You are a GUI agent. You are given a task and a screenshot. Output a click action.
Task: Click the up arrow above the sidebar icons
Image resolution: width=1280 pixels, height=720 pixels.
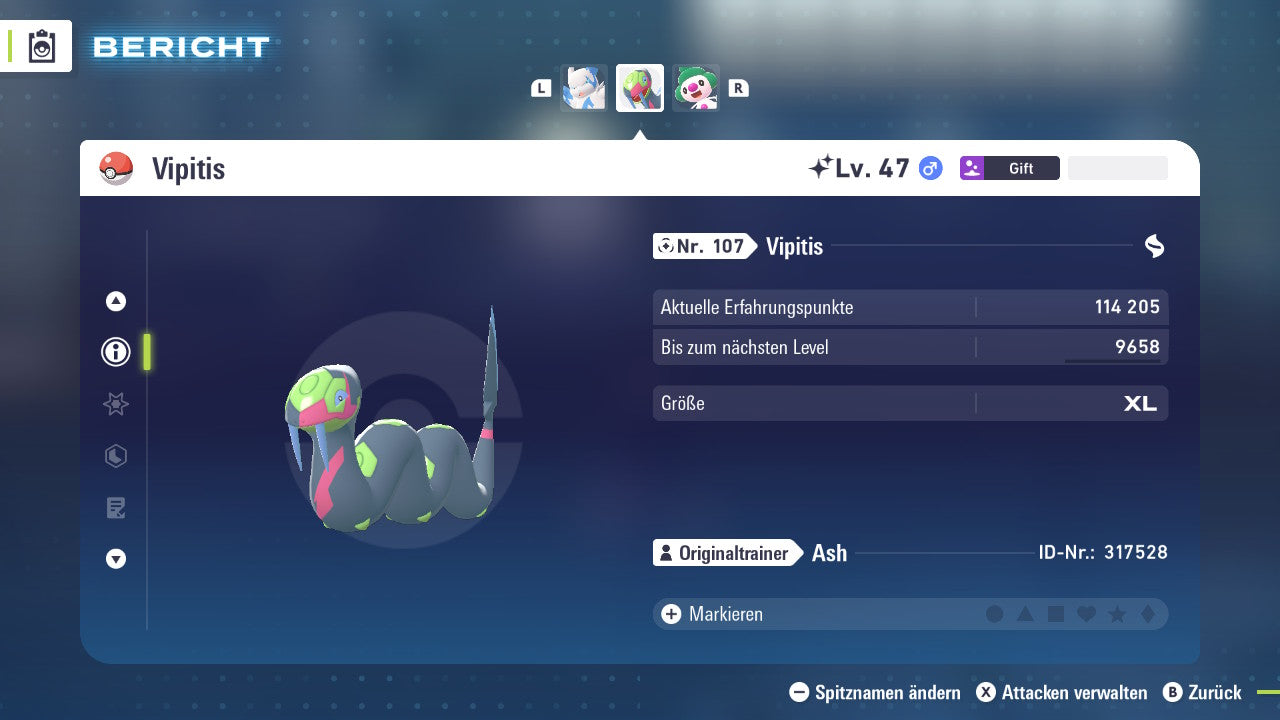click(115, 301)
